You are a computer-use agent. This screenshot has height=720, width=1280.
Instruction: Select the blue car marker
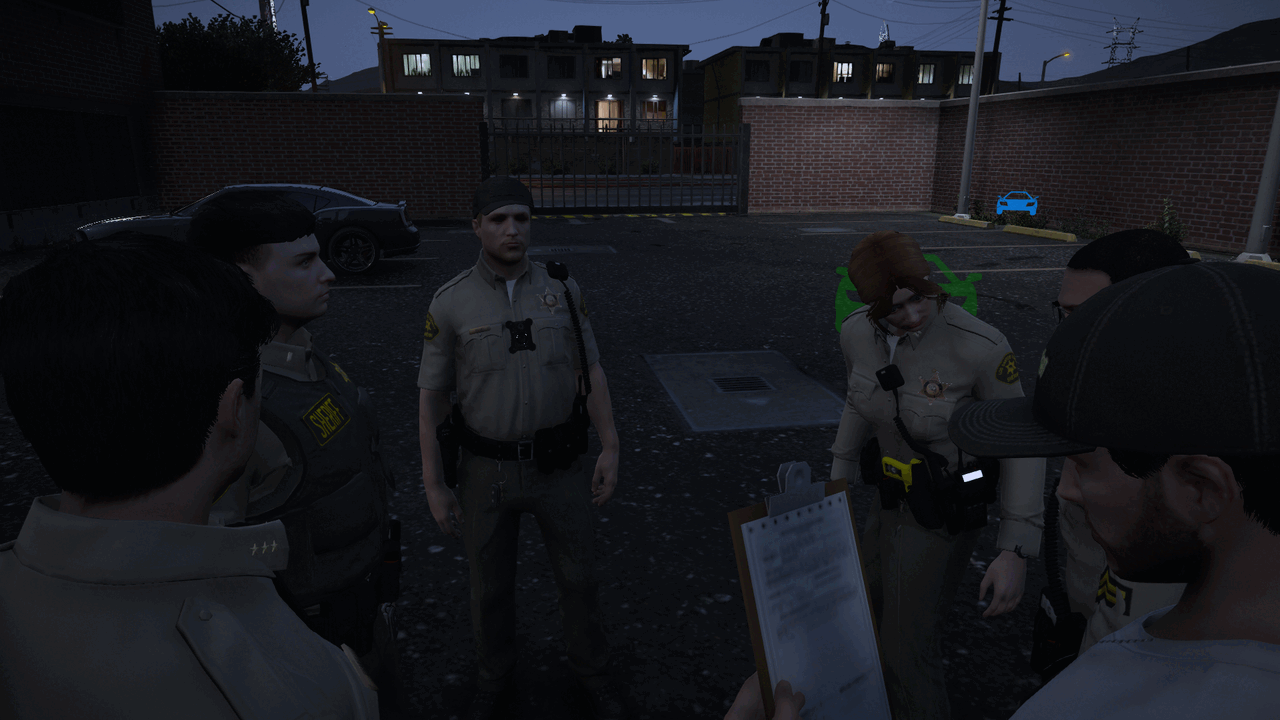point(1016,203)
